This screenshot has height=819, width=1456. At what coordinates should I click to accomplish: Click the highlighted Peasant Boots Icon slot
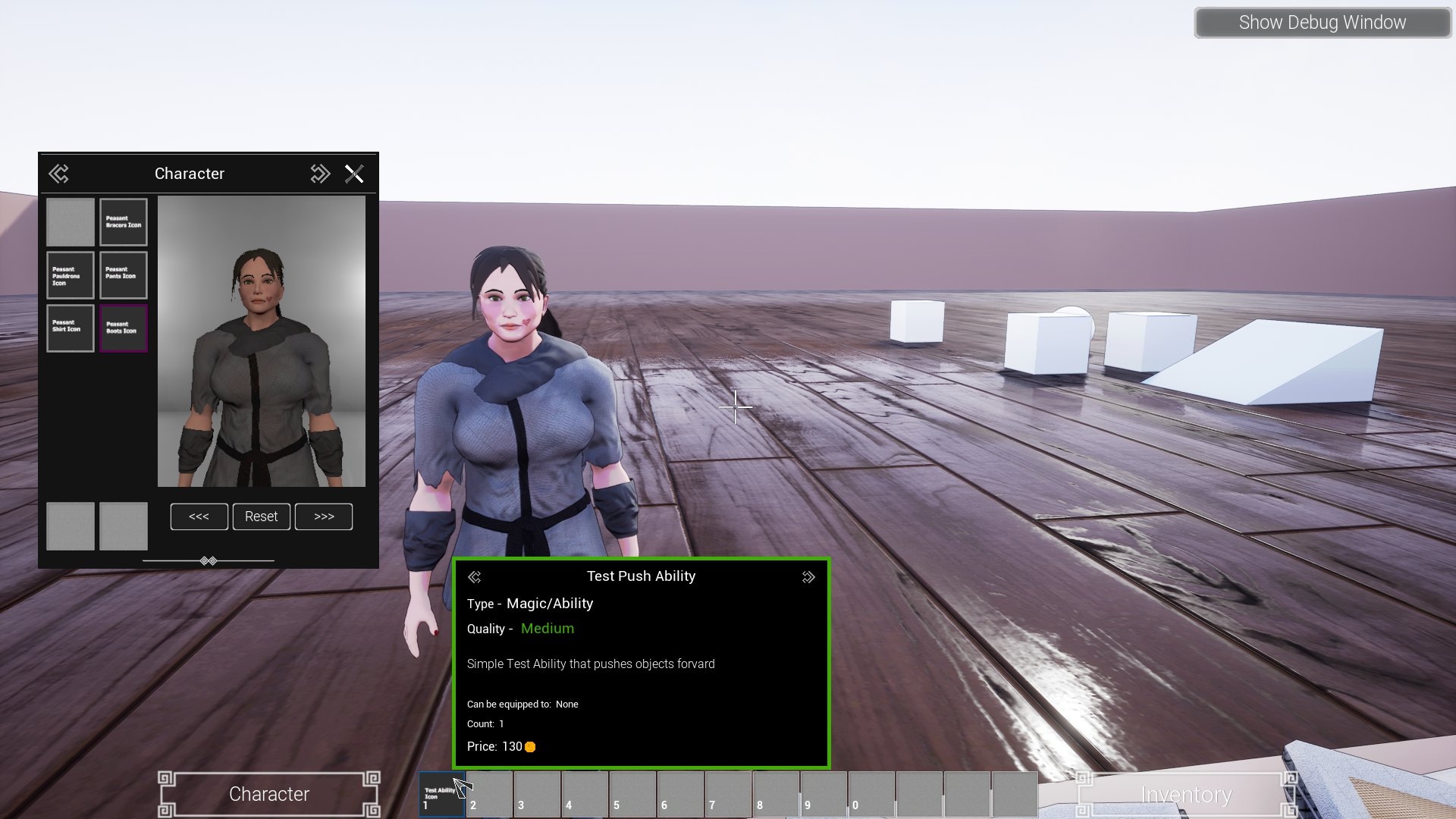pyautogui.click(x=124, y=328)
